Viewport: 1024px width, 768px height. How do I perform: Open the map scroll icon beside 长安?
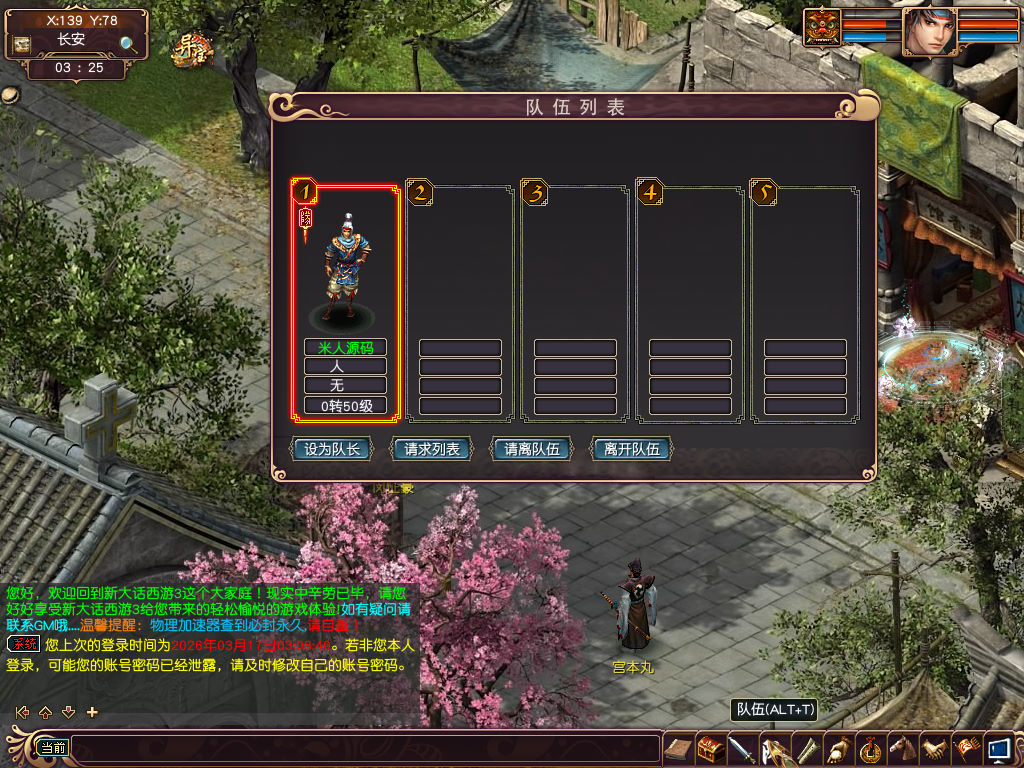21,44
